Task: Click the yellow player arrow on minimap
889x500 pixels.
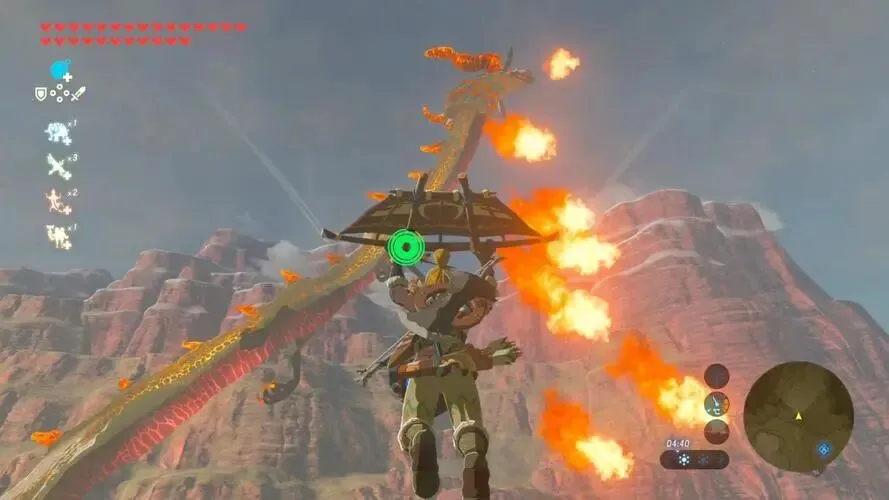Action: (798, 414)
